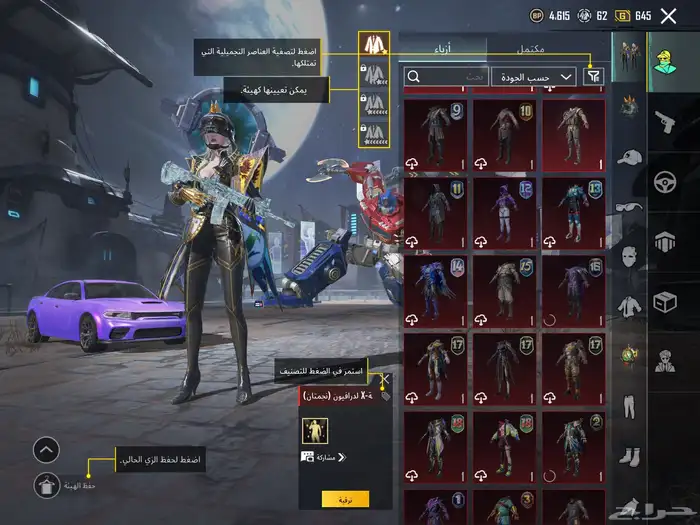Save current outfit with the hanger button
700x525 pixels.
[x=46, y=486]
